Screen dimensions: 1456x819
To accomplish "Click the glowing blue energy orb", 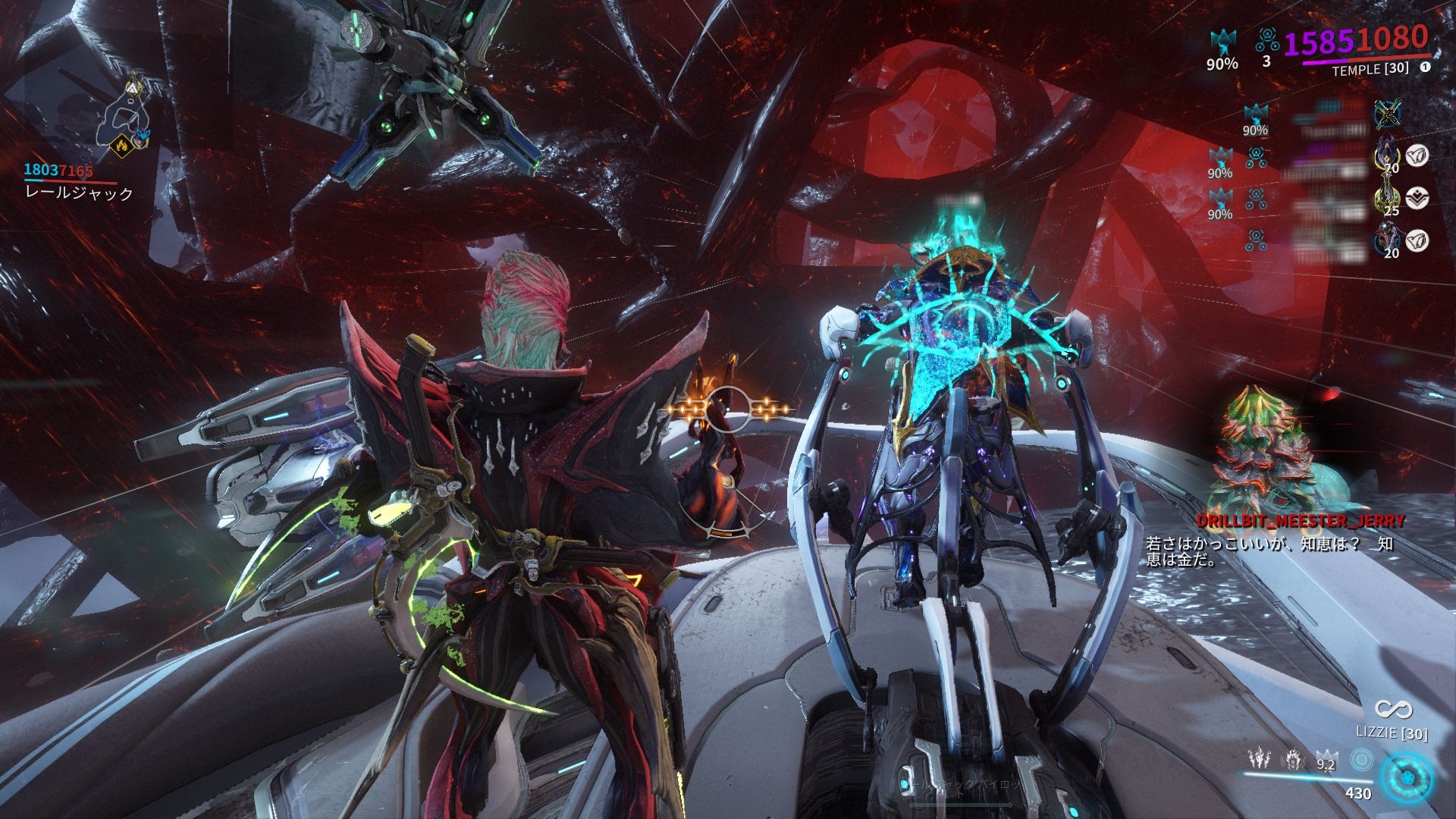I will 1407,779.
